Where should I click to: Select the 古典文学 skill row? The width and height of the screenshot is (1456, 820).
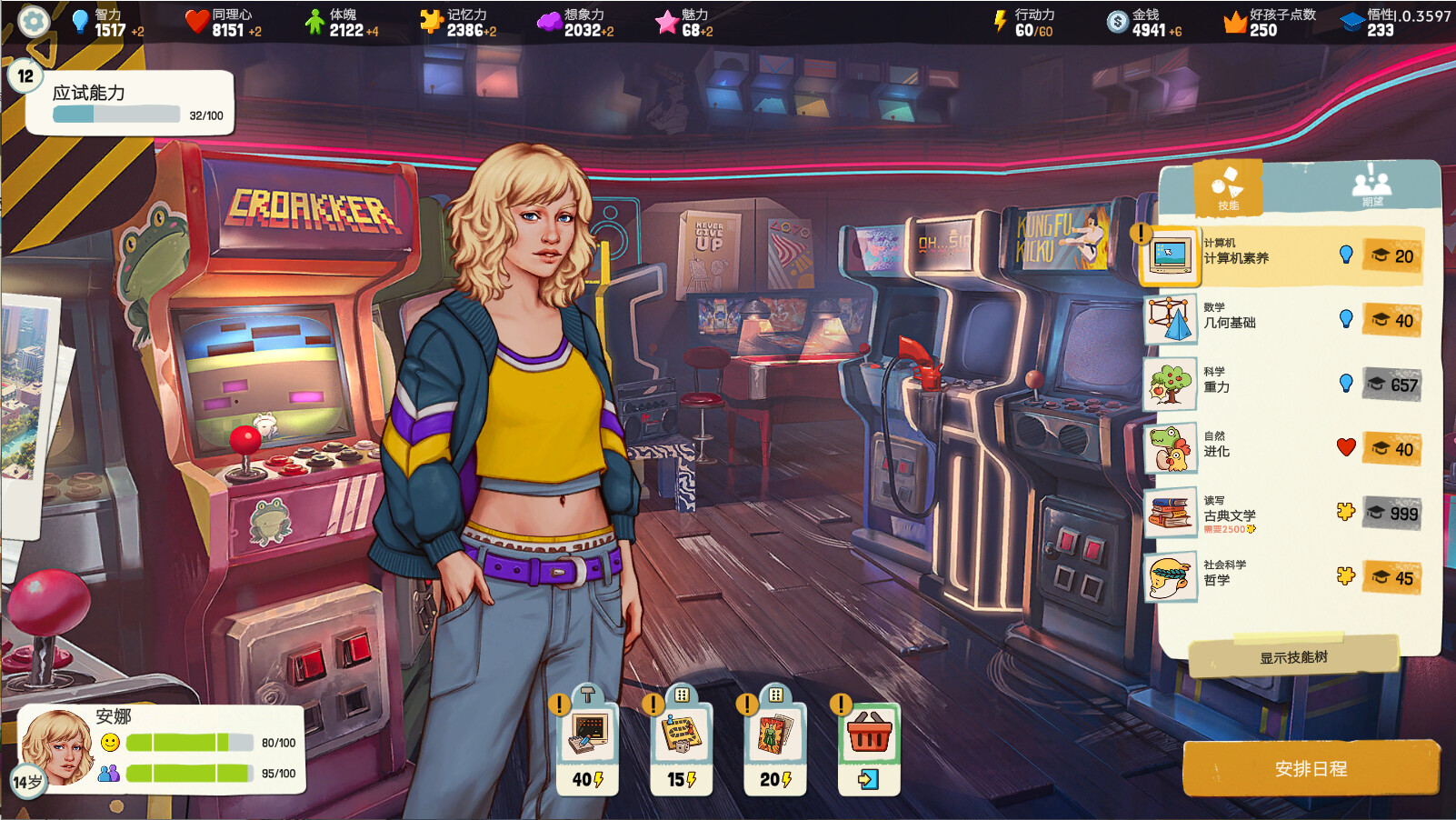pos(1281,514)
